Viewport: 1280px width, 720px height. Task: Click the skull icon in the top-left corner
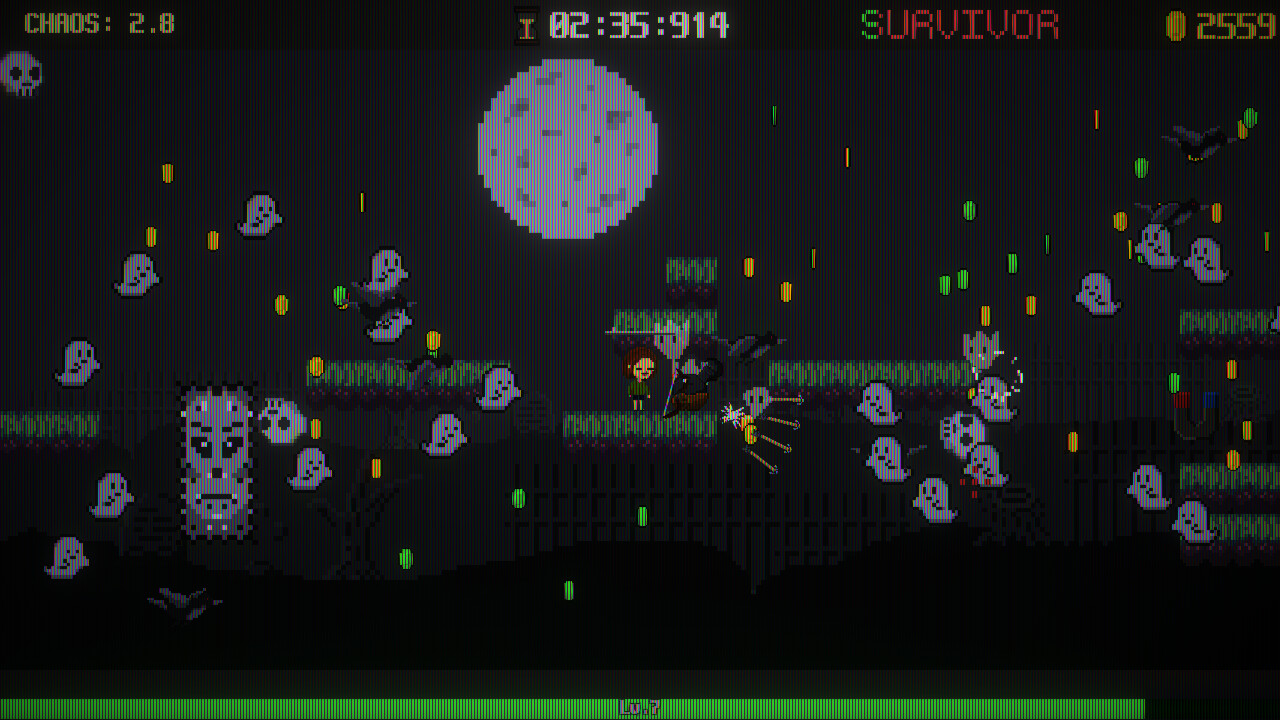pos(22,73)
